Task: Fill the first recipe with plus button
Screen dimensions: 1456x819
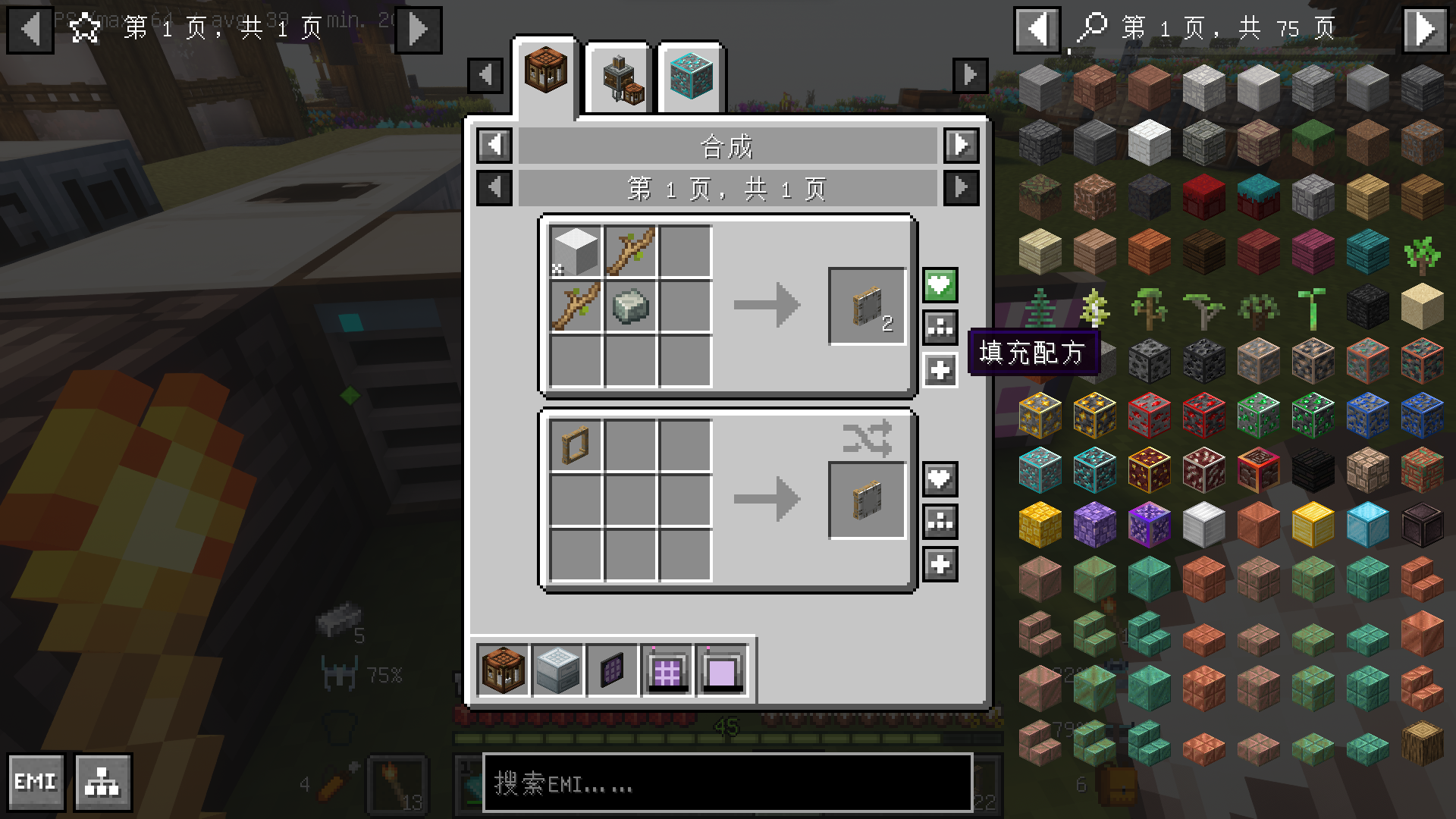Action: [940, 371]
